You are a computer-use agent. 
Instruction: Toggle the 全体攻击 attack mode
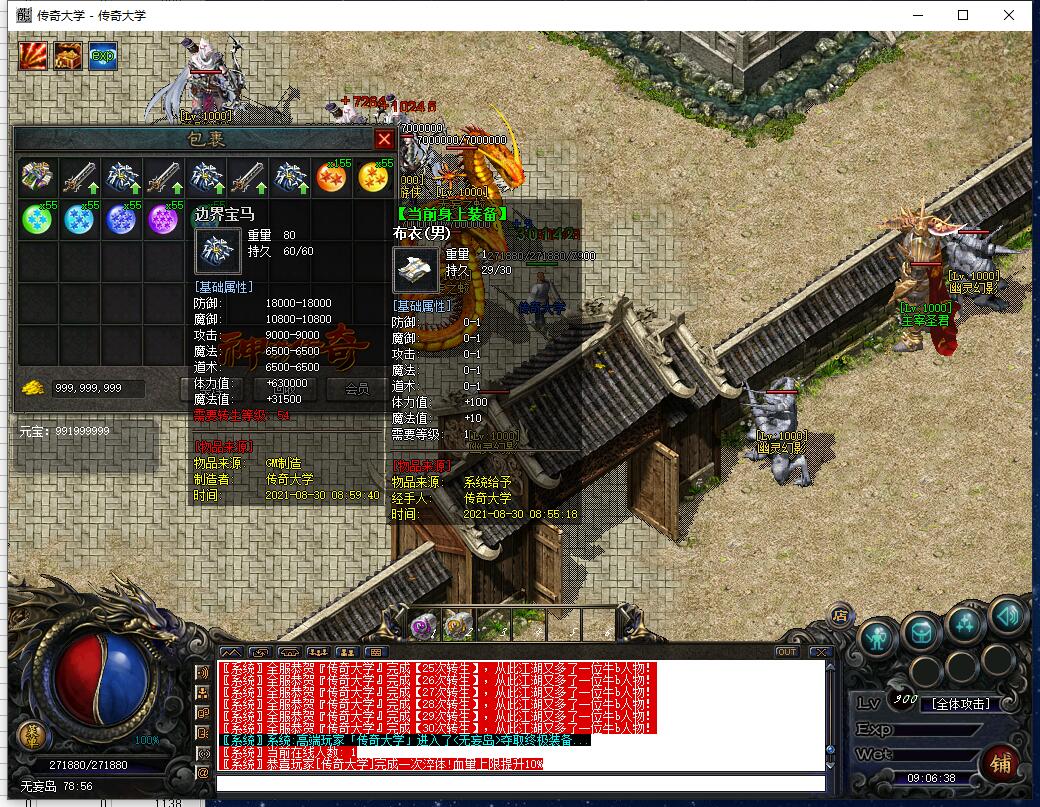click(960, 704)
